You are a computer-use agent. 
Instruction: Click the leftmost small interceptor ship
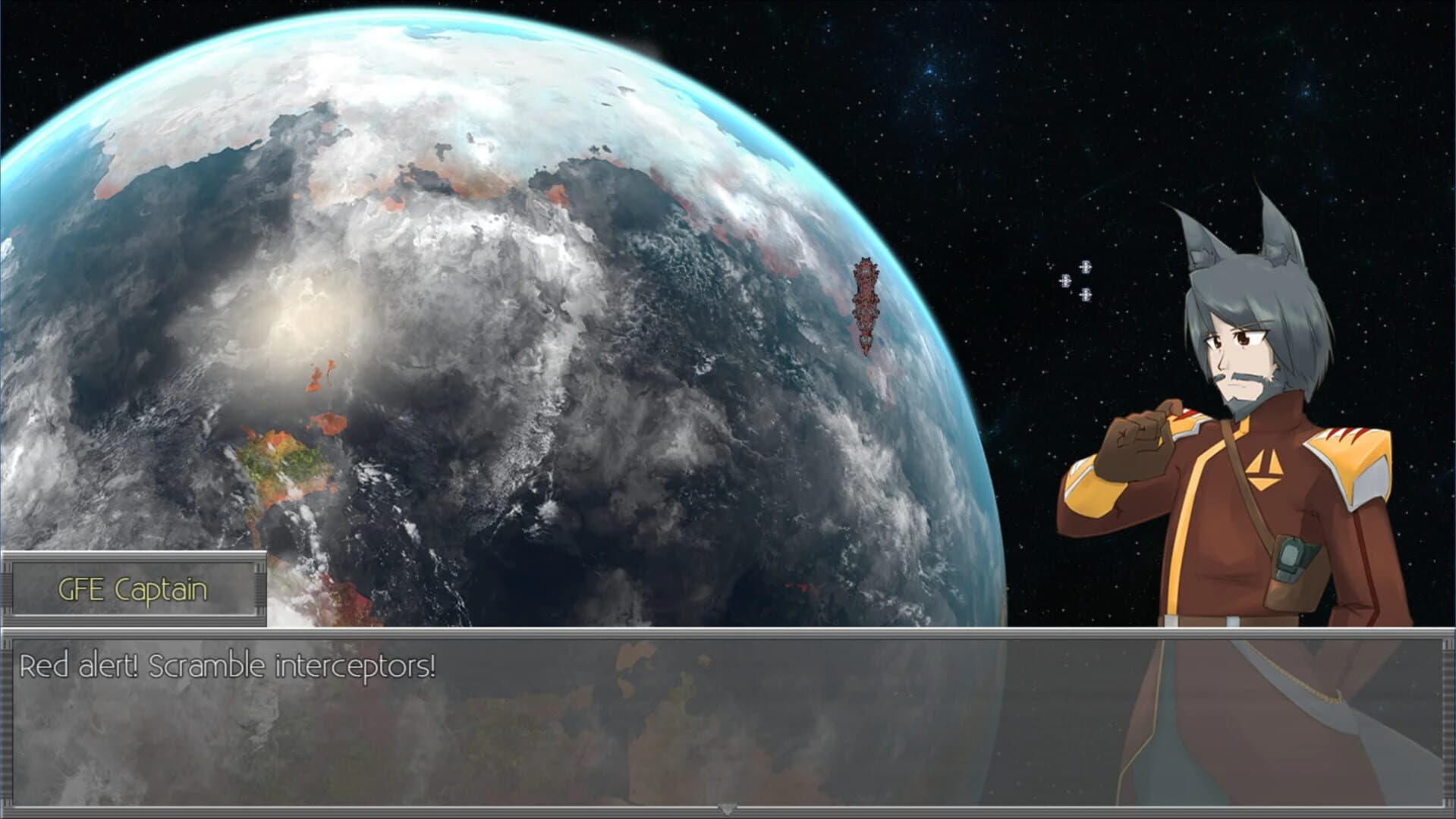(x=1064, y=281)
